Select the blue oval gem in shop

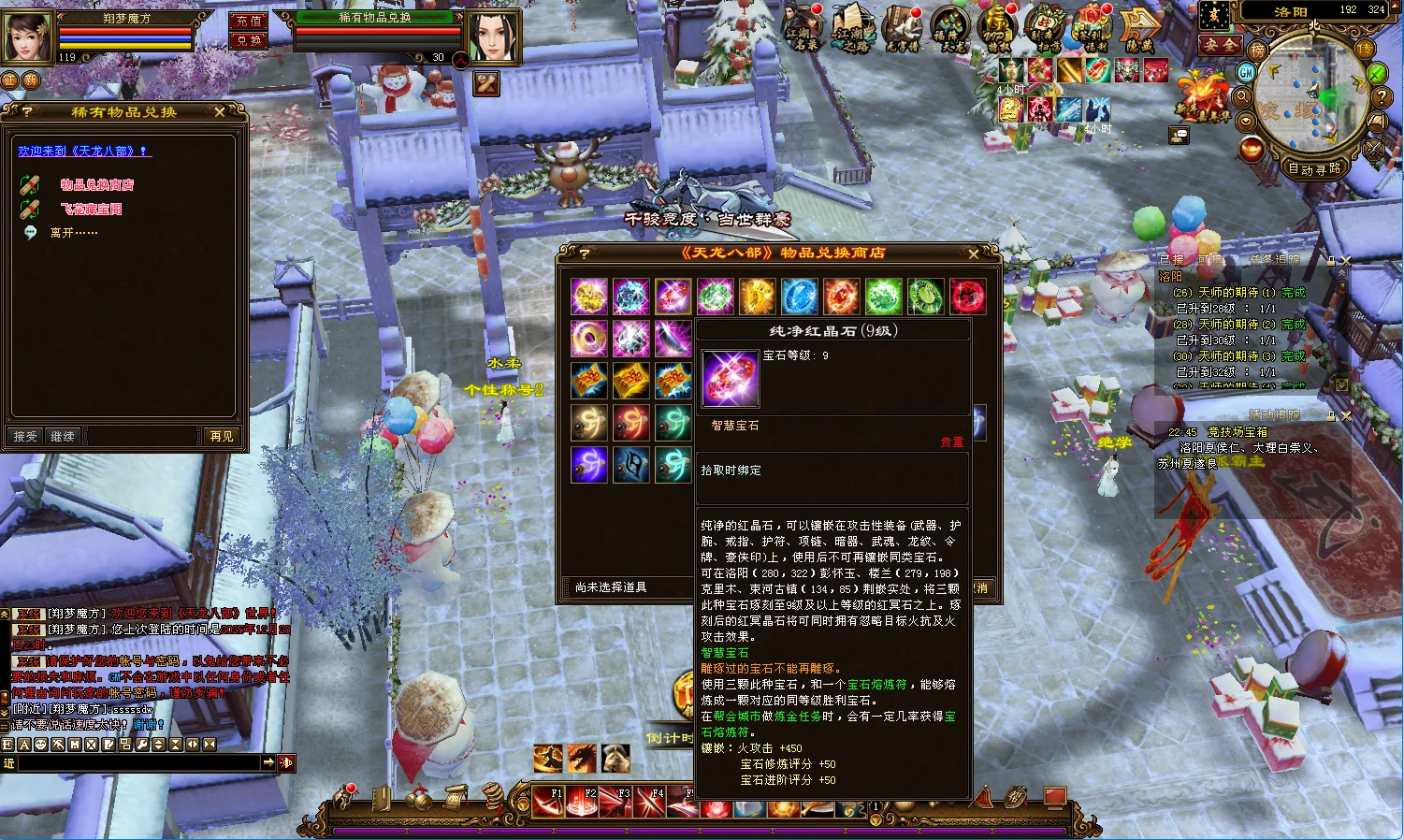(x=799, y=297)
